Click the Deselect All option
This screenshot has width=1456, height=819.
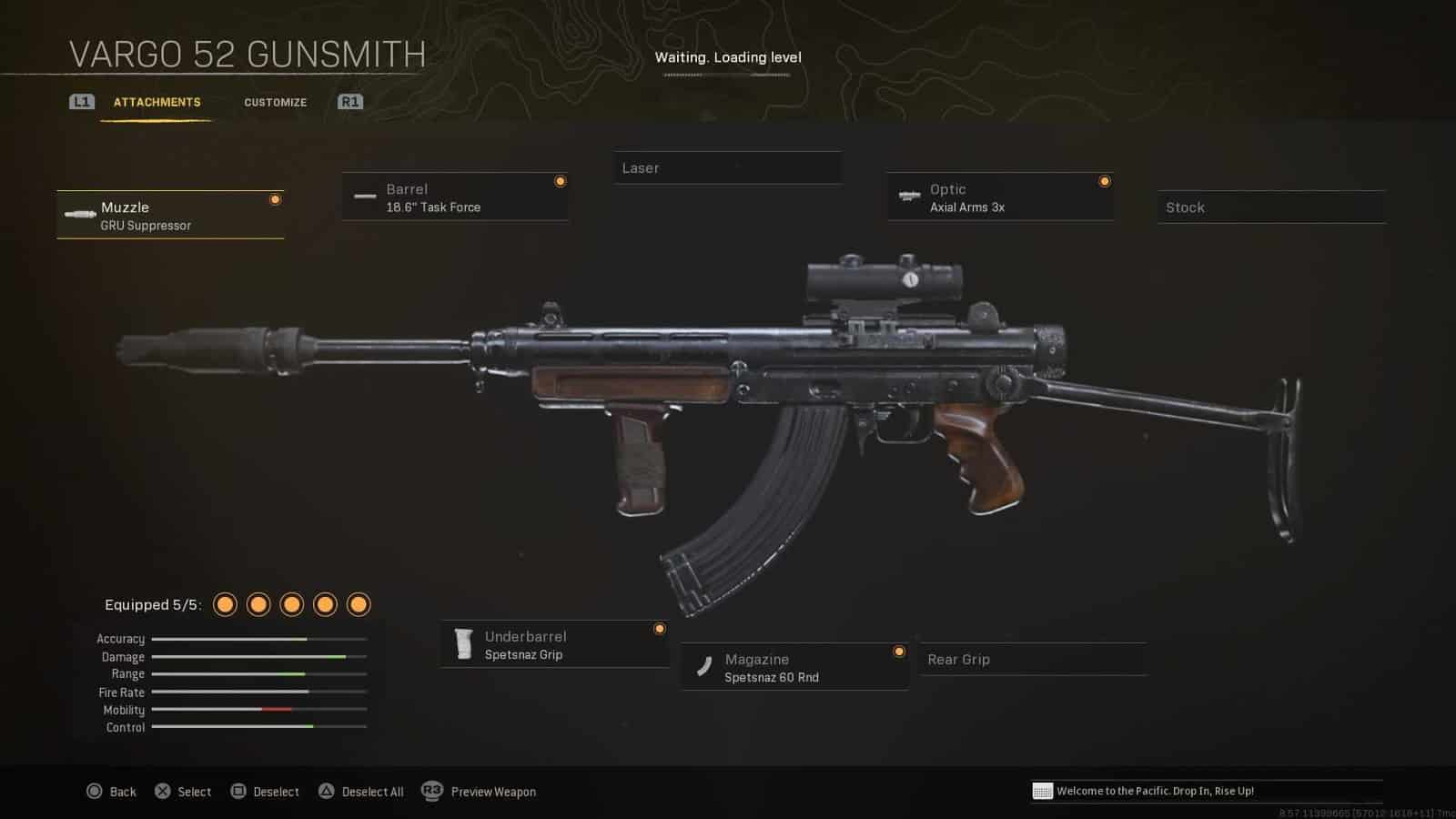click(361, 792)
